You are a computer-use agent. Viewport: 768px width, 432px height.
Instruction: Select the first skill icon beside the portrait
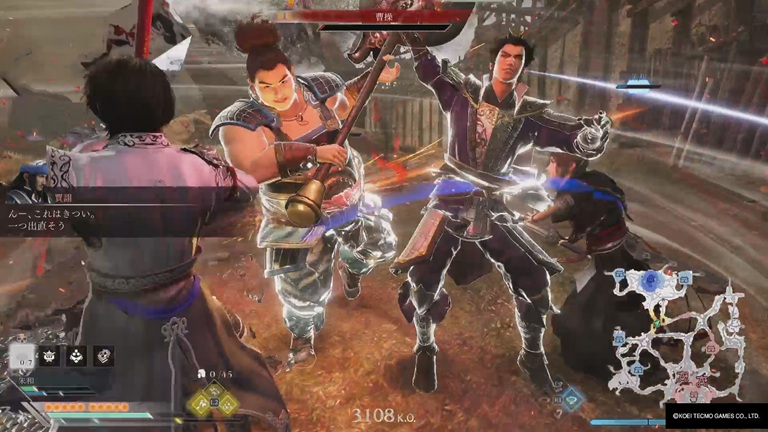pyautogui.click(x=49, y=356)
